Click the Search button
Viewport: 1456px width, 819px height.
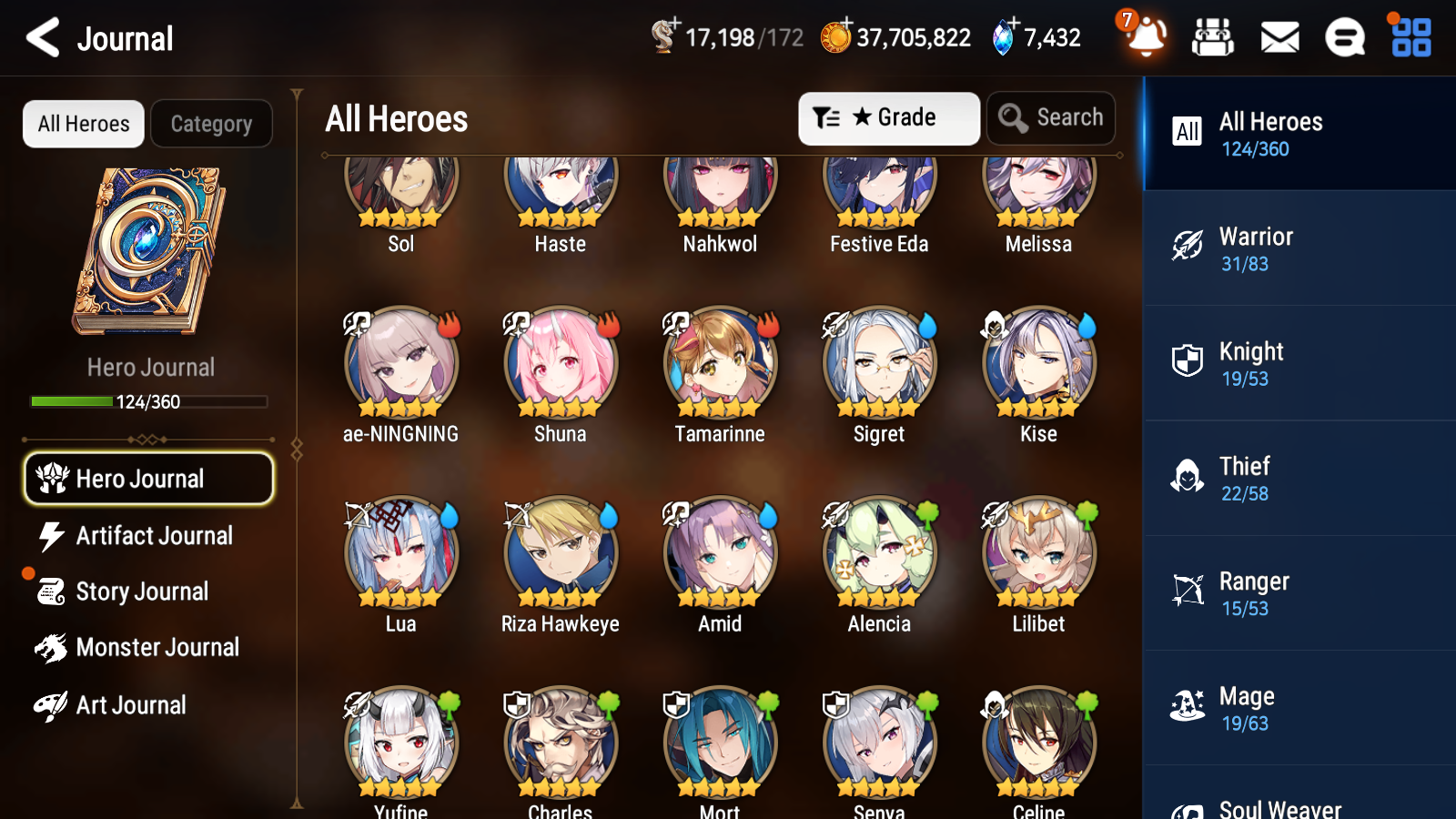[1051, 117]
